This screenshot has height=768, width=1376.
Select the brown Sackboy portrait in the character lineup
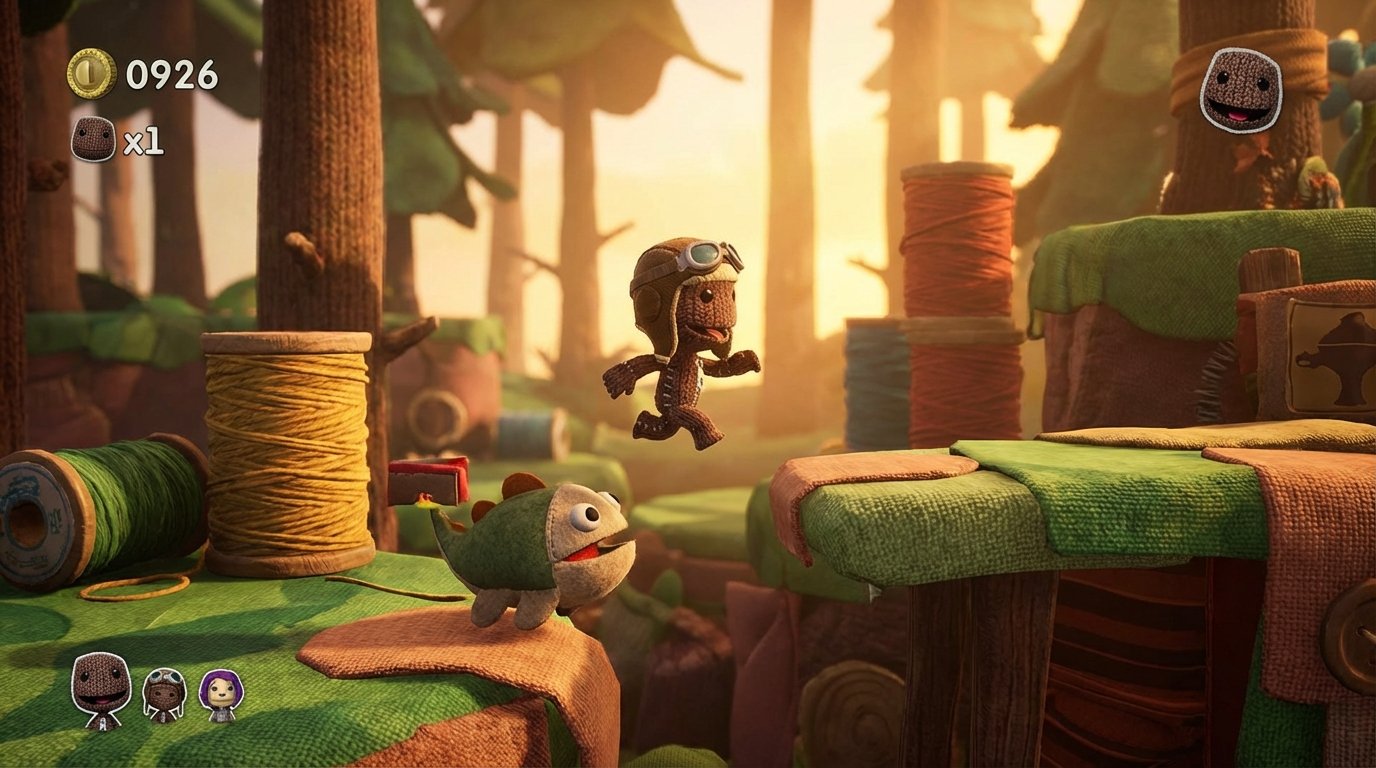point(100,690)
